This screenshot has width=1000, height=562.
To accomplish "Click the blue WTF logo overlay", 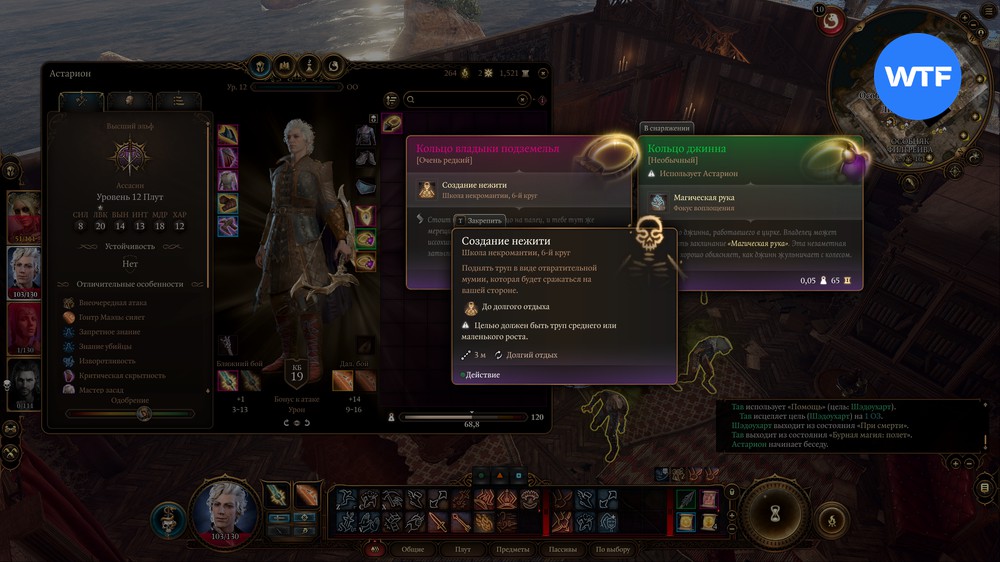I will (x=917, y=76).
